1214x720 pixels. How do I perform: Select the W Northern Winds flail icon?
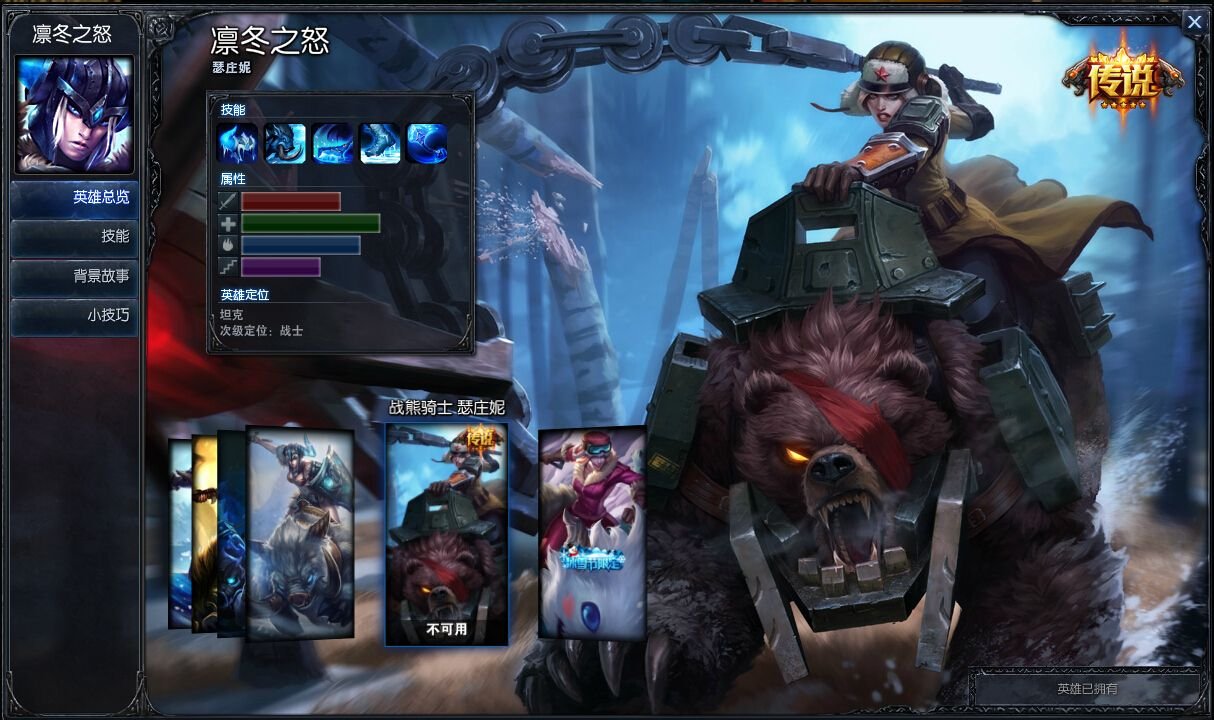[x=332, y=144]
